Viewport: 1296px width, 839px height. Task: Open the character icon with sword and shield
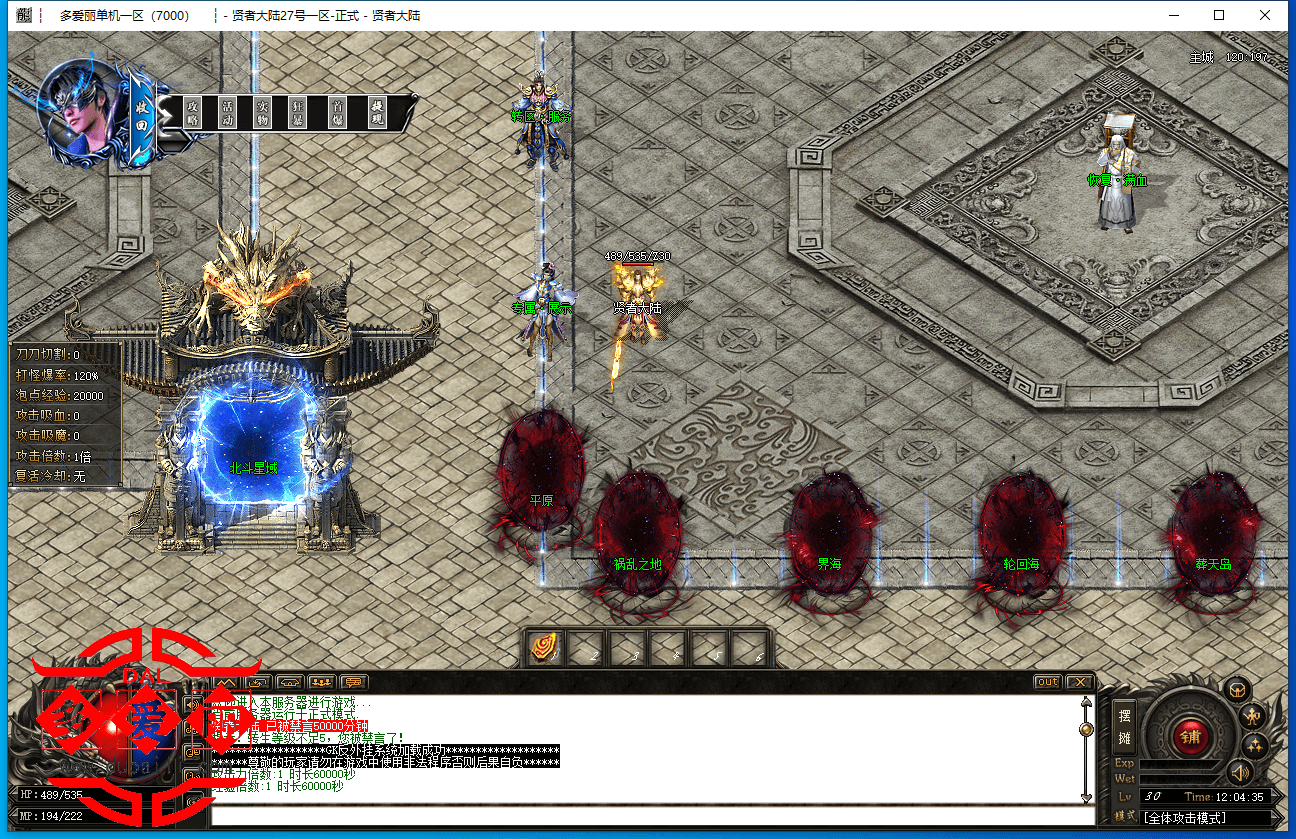(x=1253, y=716)
